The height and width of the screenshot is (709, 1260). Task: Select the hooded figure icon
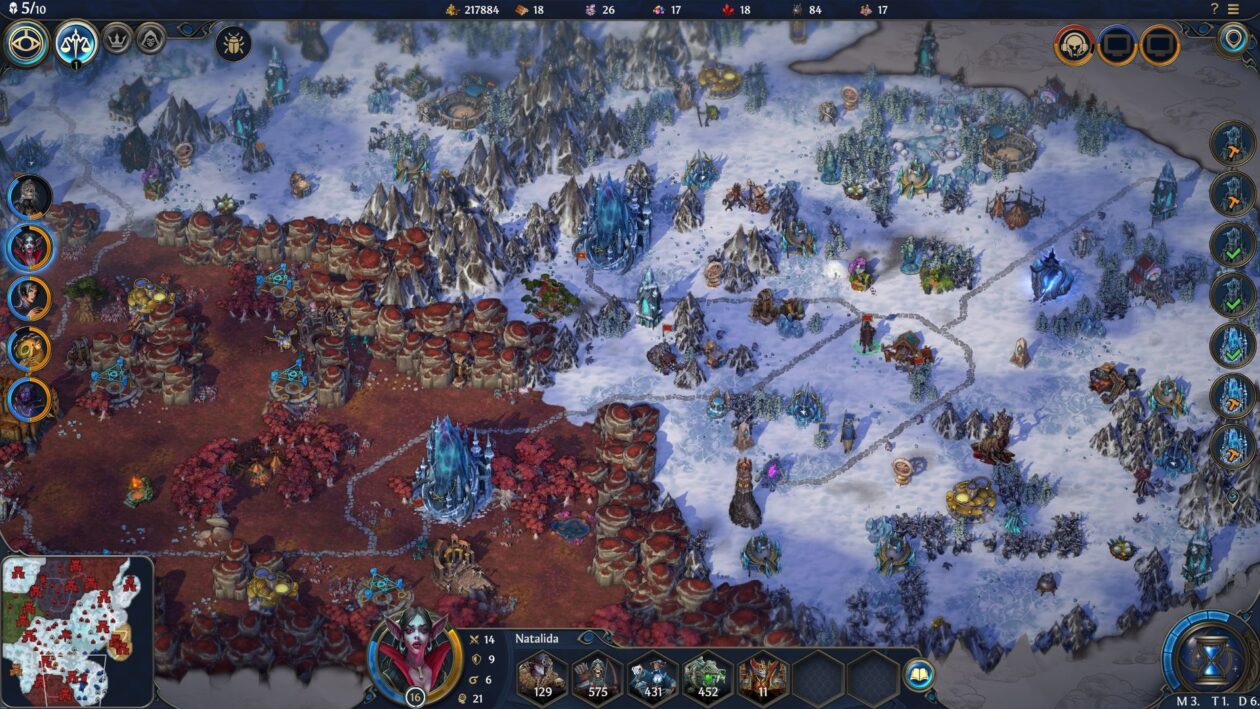tap(151, 38)
